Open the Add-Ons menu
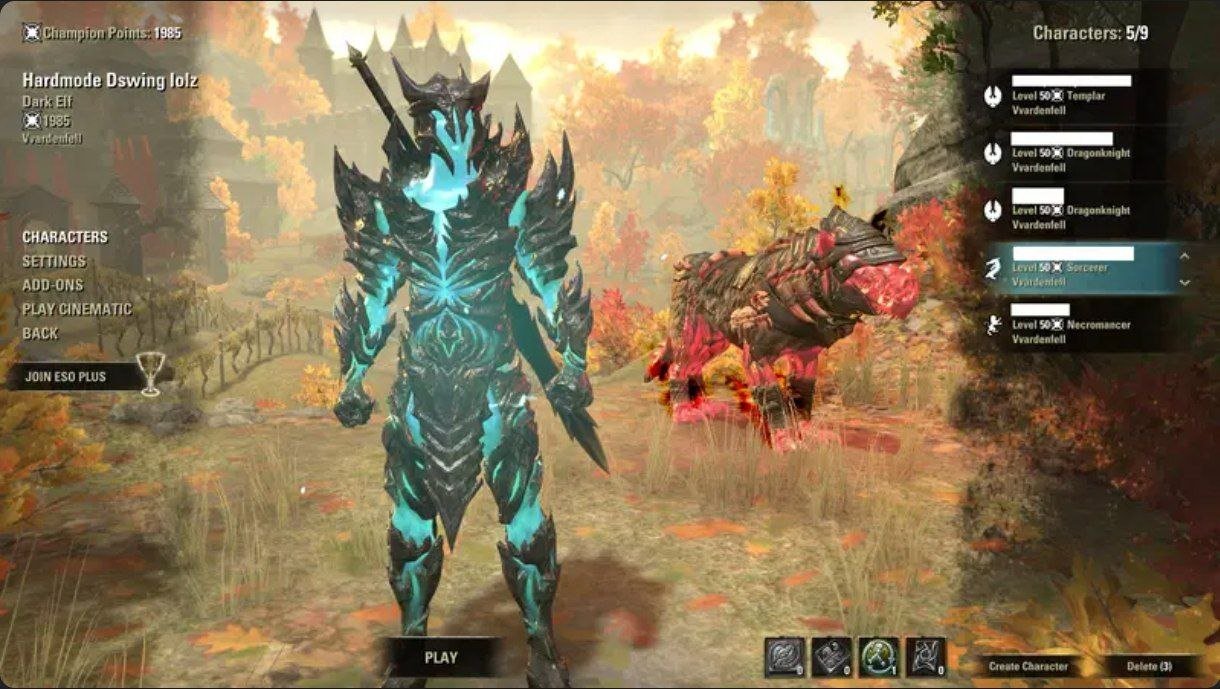Image resolution: width=1220 pixels, height=689 pixels. coord(52,285)
